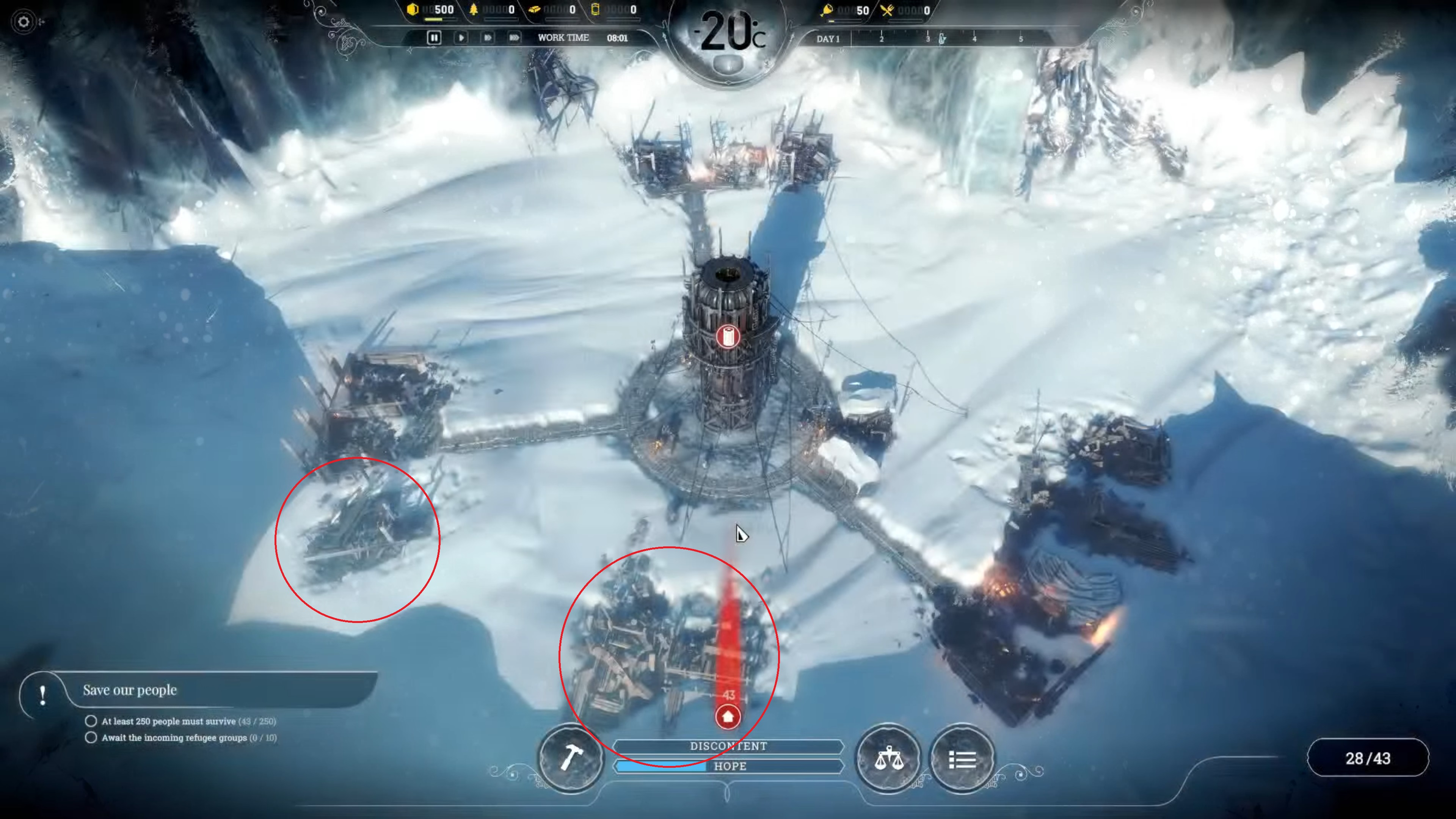The height and width of the screenshot is (819, 1456).
Task: Click the raw food drumstick icon
Action: tap(827, 10)
